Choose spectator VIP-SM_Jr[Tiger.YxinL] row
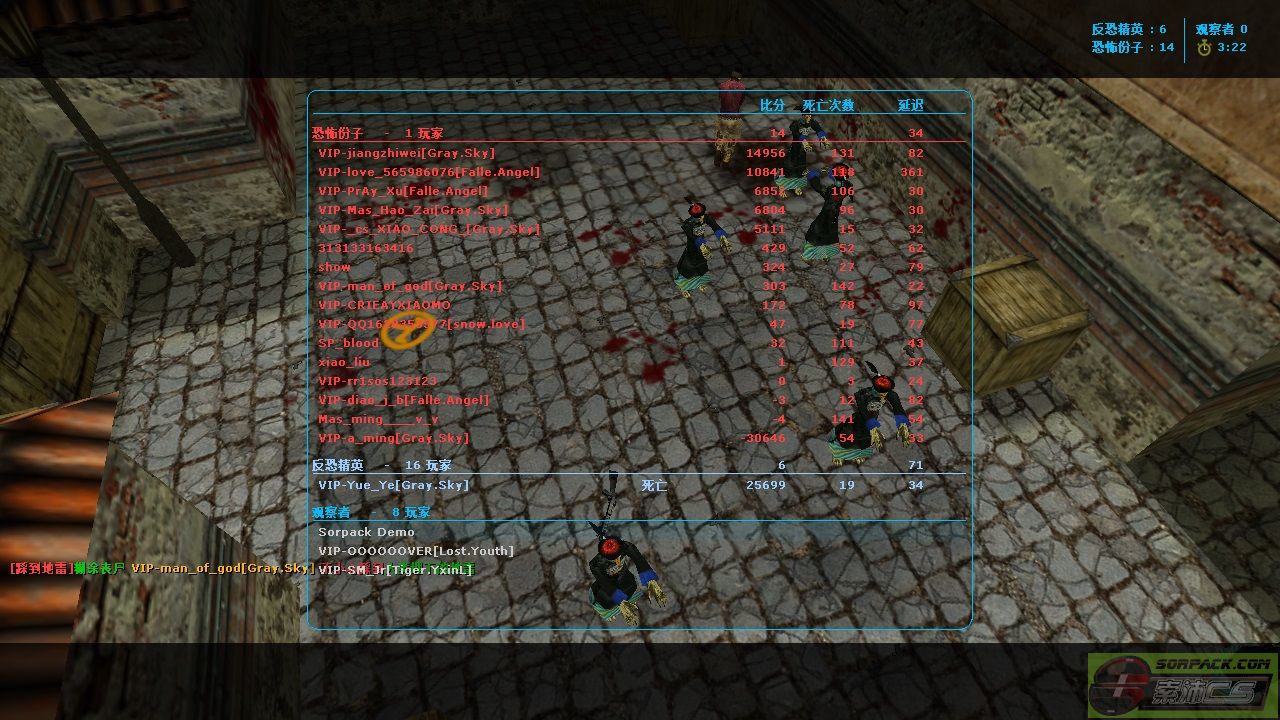This screenshot has height=720, width=1280. [395, 570]
